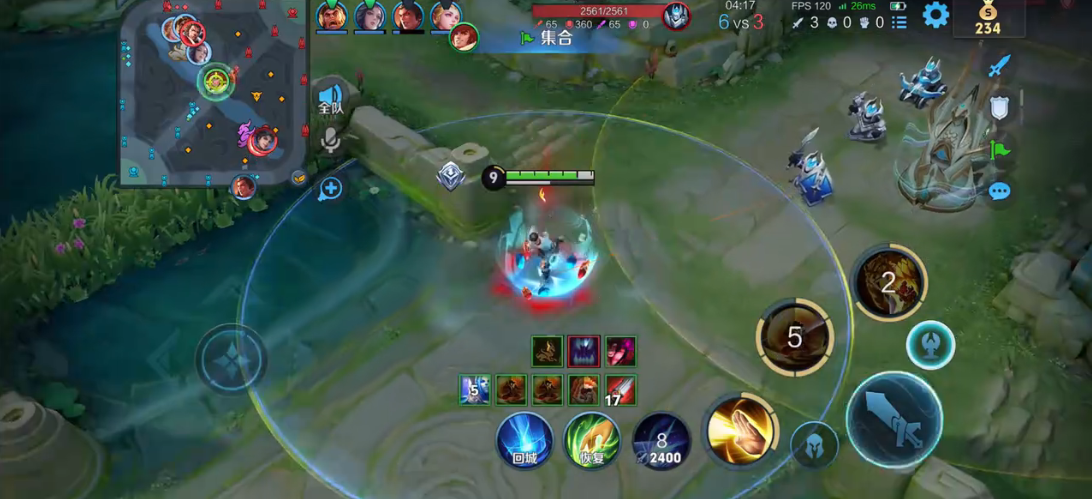Click the blue plus speech-bubble button
The width and height of the screenshot is (1092, 499).
(331, 188)
